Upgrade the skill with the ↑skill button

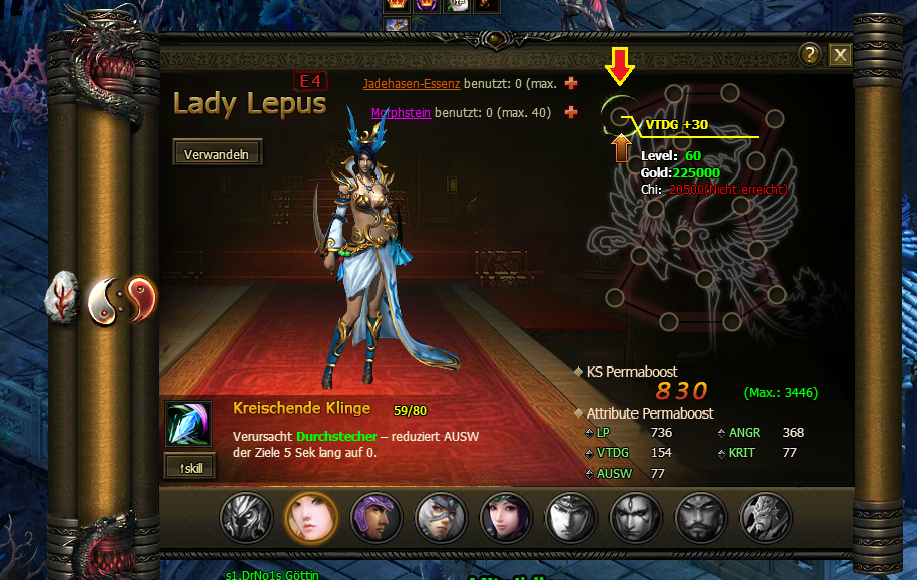(x=190, y=466)
